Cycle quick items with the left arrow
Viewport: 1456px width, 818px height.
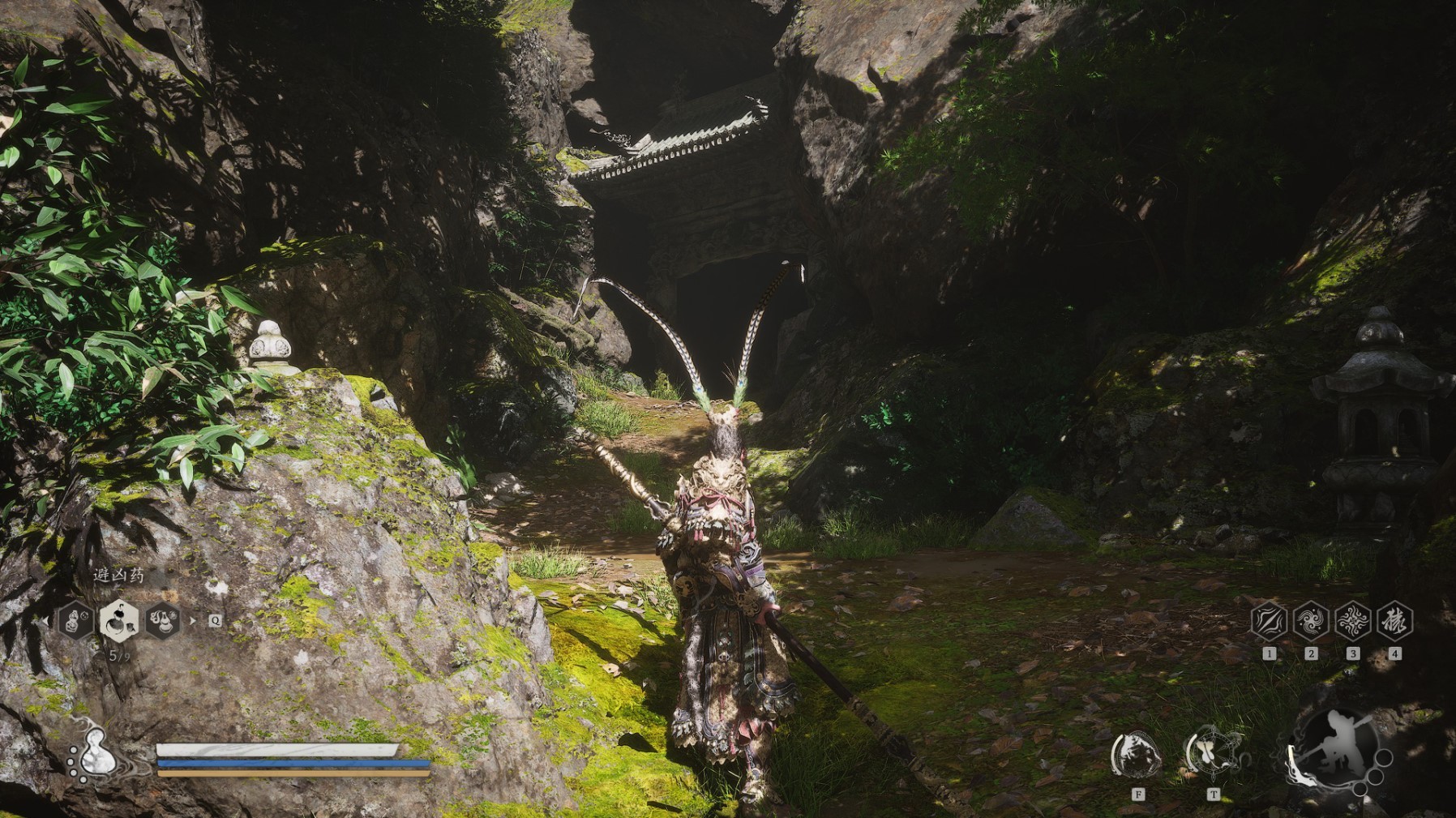(47, 621)
